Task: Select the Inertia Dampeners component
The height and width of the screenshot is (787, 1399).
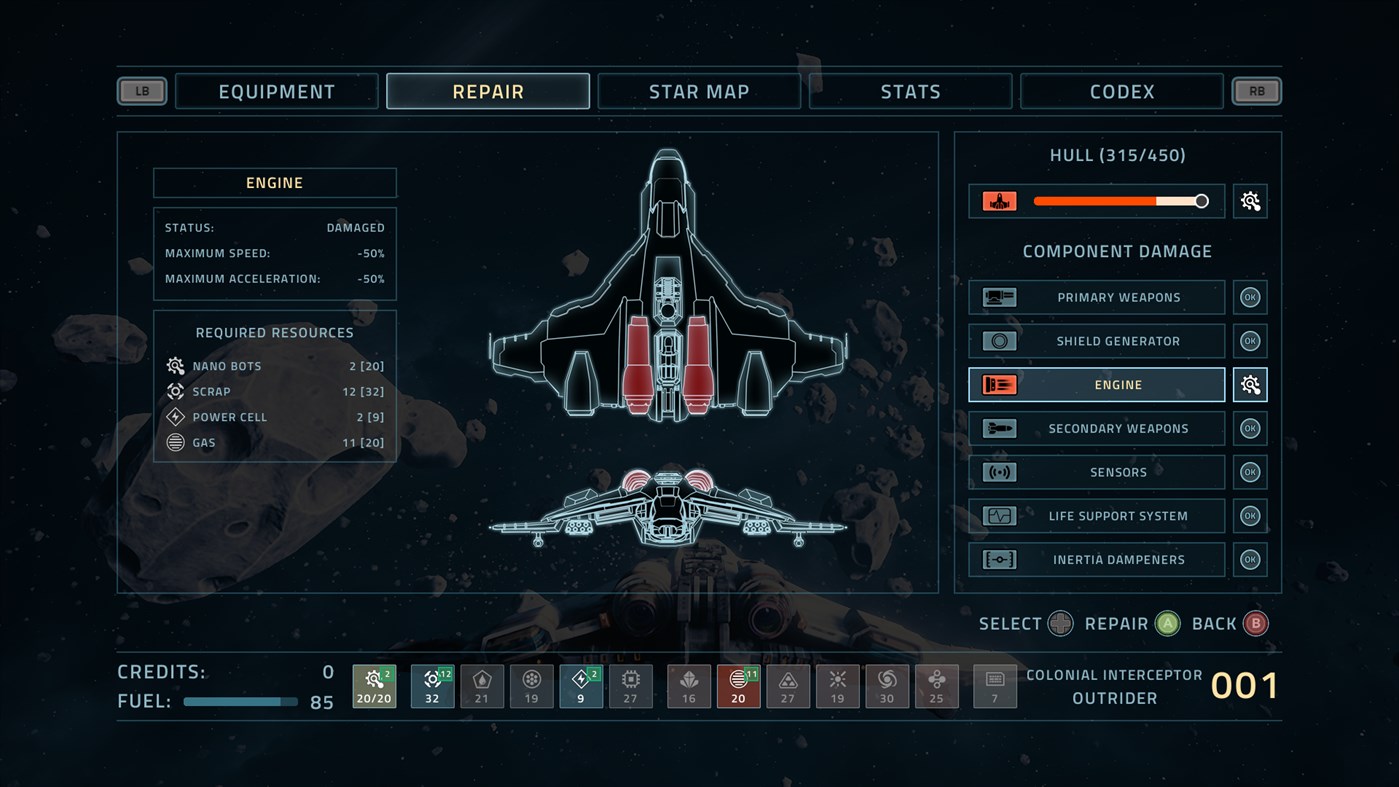Action: pyautogui.click(x=1097, y=560)
